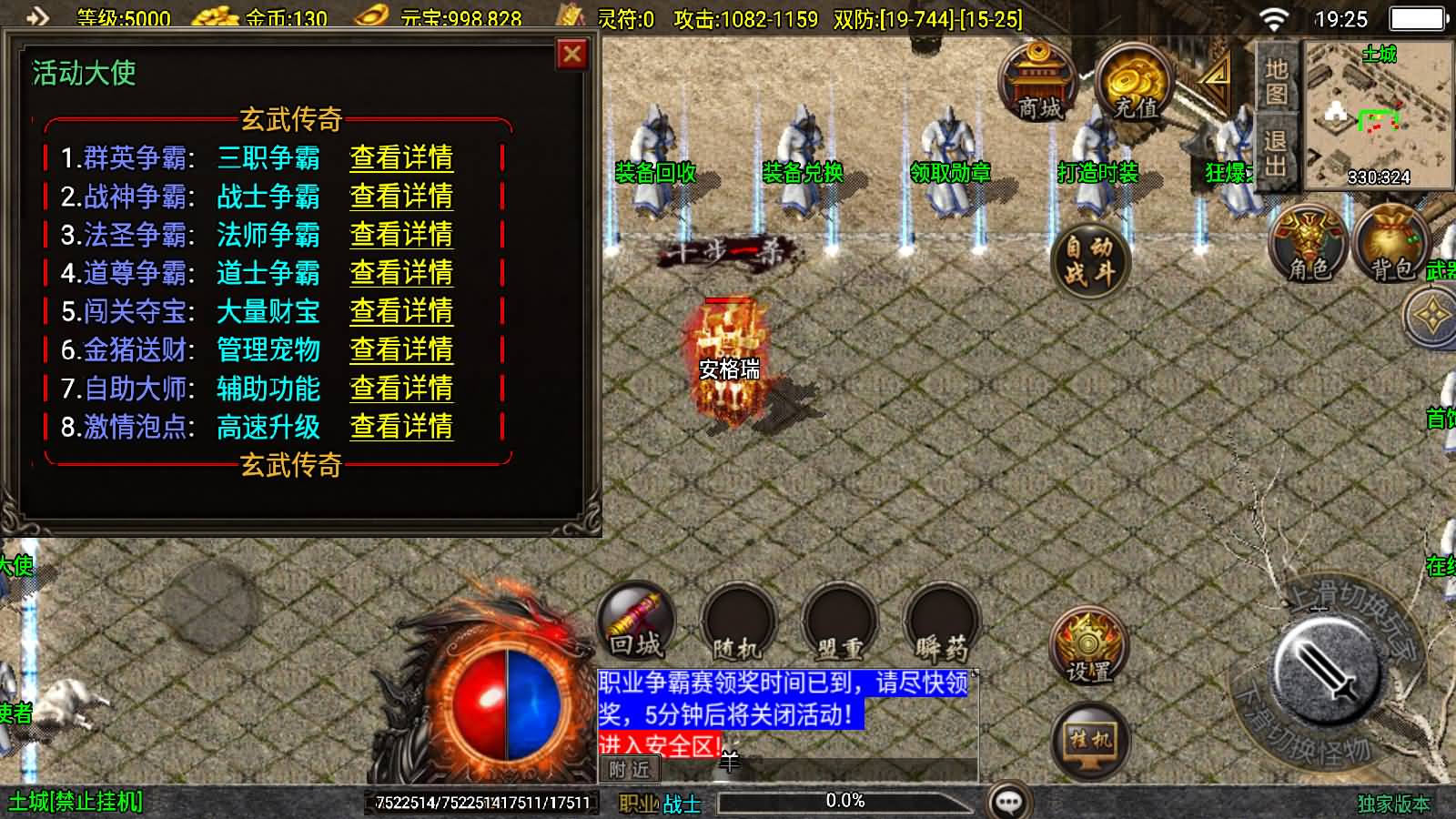1456x819 pixels.
Task: Use the 随机 teleport slot
Action: coord(737,624)
